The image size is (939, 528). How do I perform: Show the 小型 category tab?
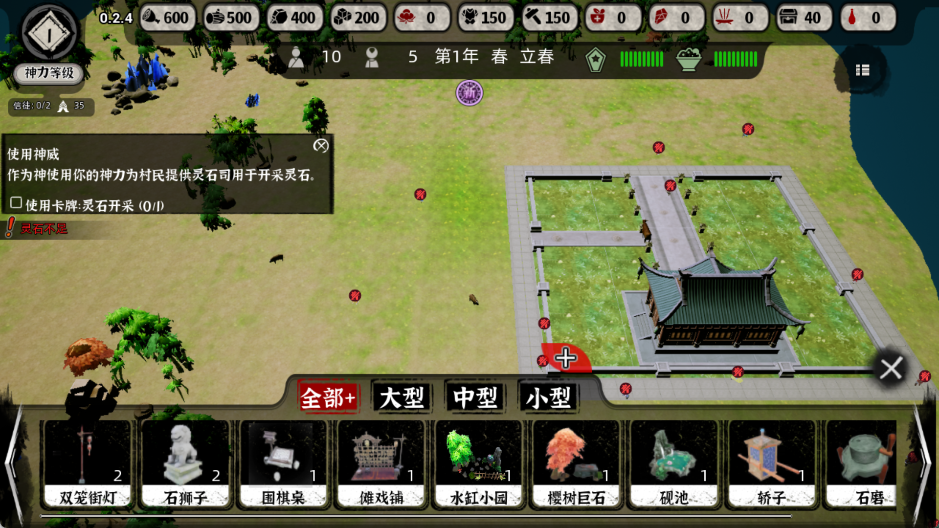point(548,398)
